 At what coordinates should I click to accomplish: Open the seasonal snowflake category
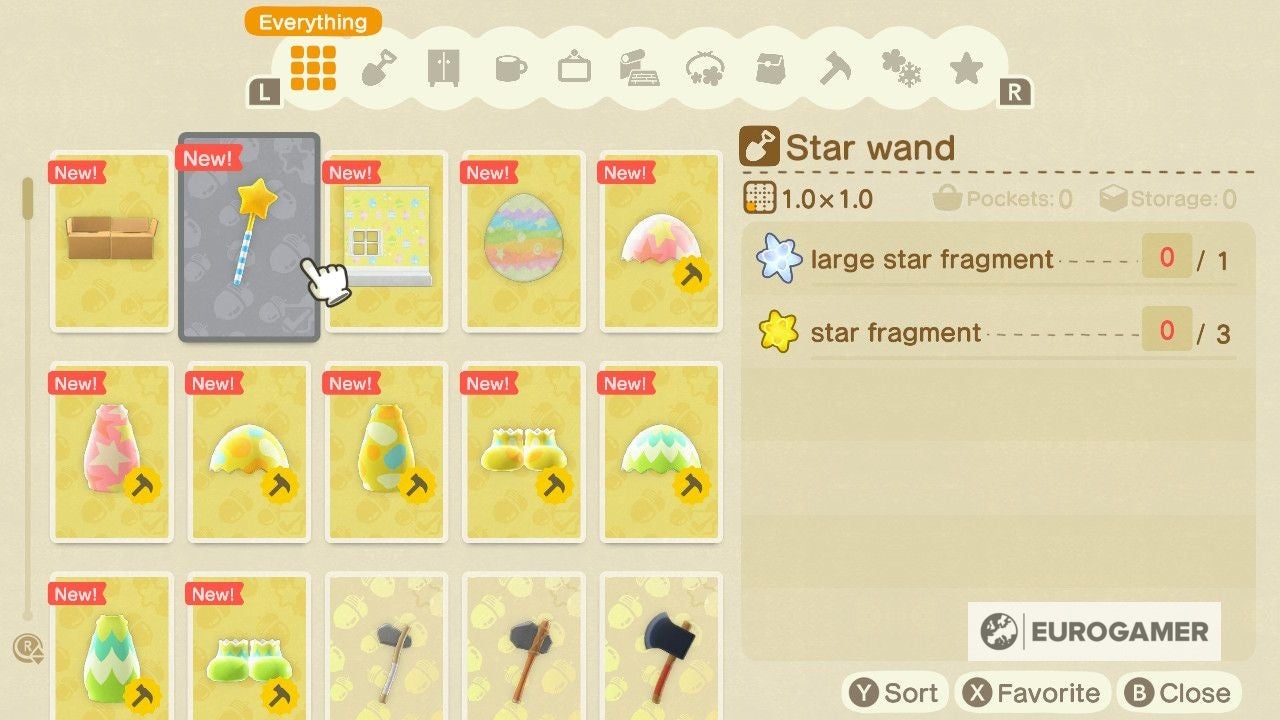pyautogui.click(x=901, y=69)
